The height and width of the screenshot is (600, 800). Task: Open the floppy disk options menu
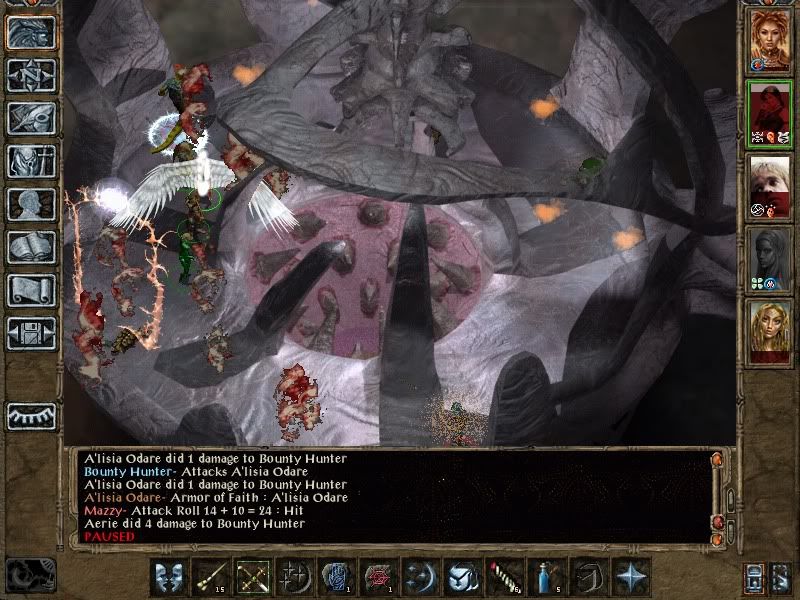31,333
